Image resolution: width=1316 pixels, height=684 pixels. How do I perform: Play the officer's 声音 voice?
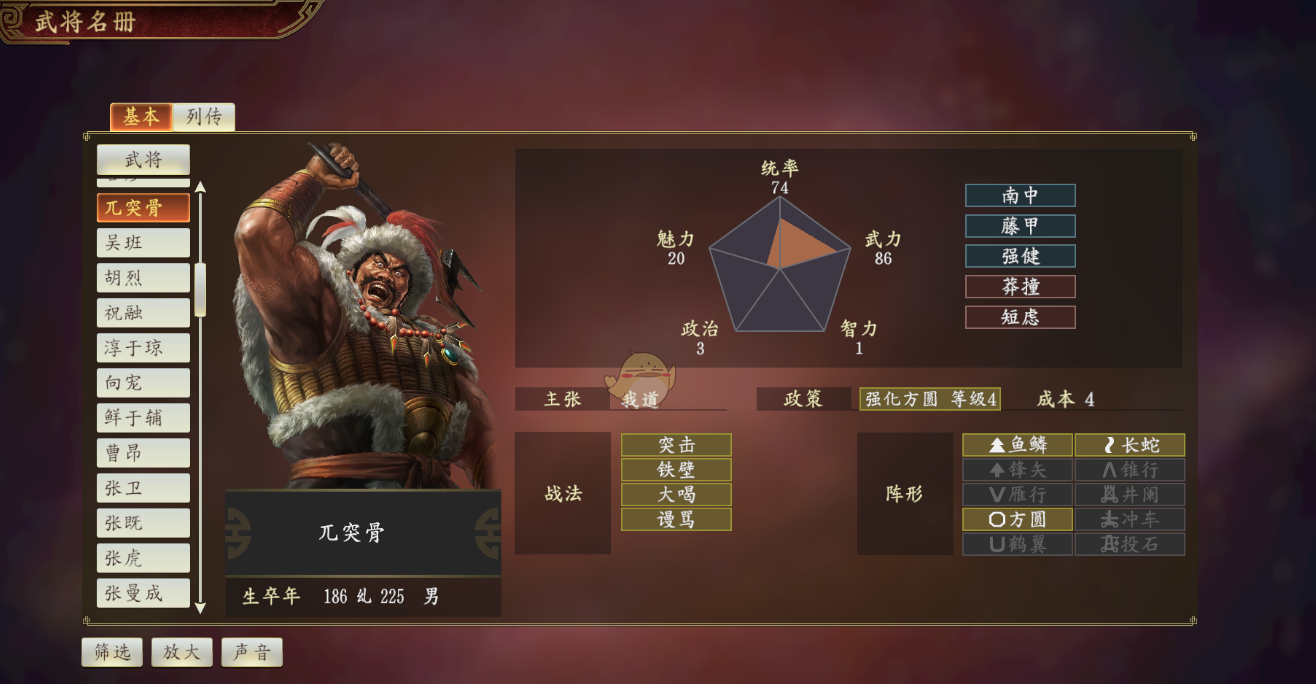(x=252, y=652)
